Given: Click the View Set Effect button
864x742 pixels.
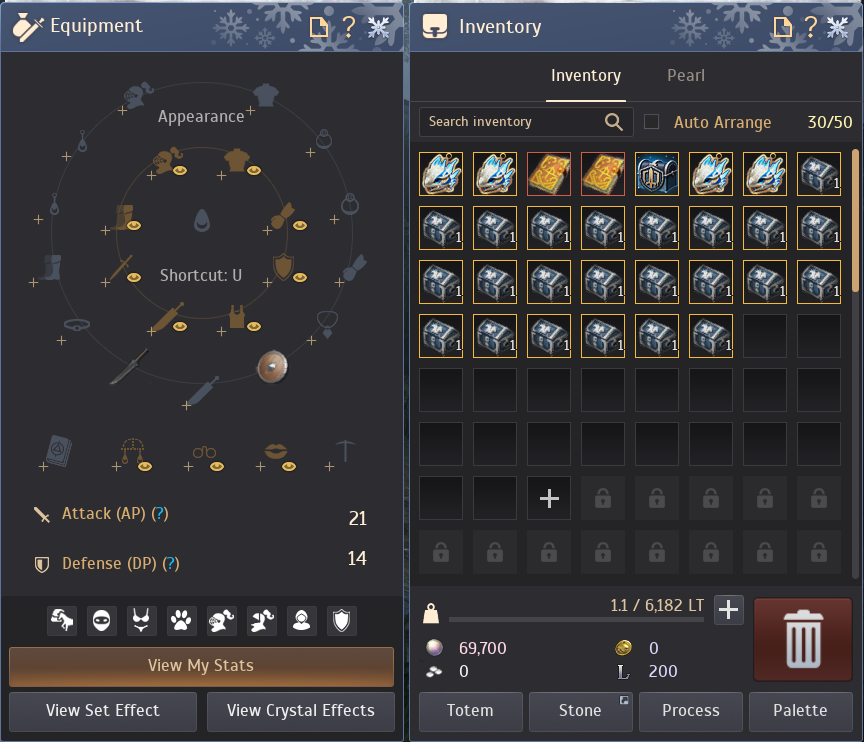Looking at the screenshot, I should coord(102,711).
